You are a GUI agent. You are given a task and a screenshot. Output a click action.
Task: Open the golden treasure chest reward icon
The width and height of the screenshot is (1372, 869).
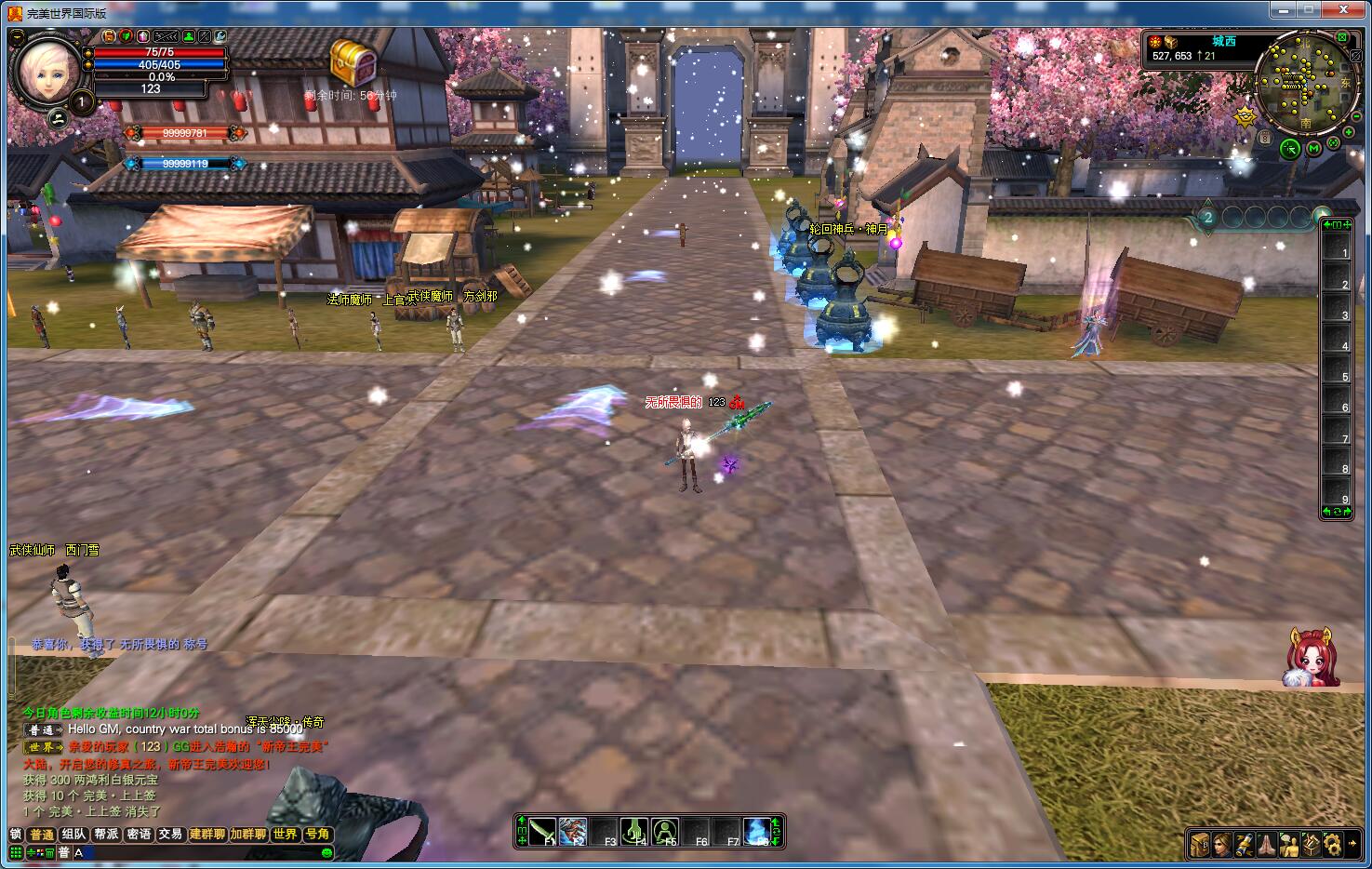pyautogui.click(x=353, y=62)
